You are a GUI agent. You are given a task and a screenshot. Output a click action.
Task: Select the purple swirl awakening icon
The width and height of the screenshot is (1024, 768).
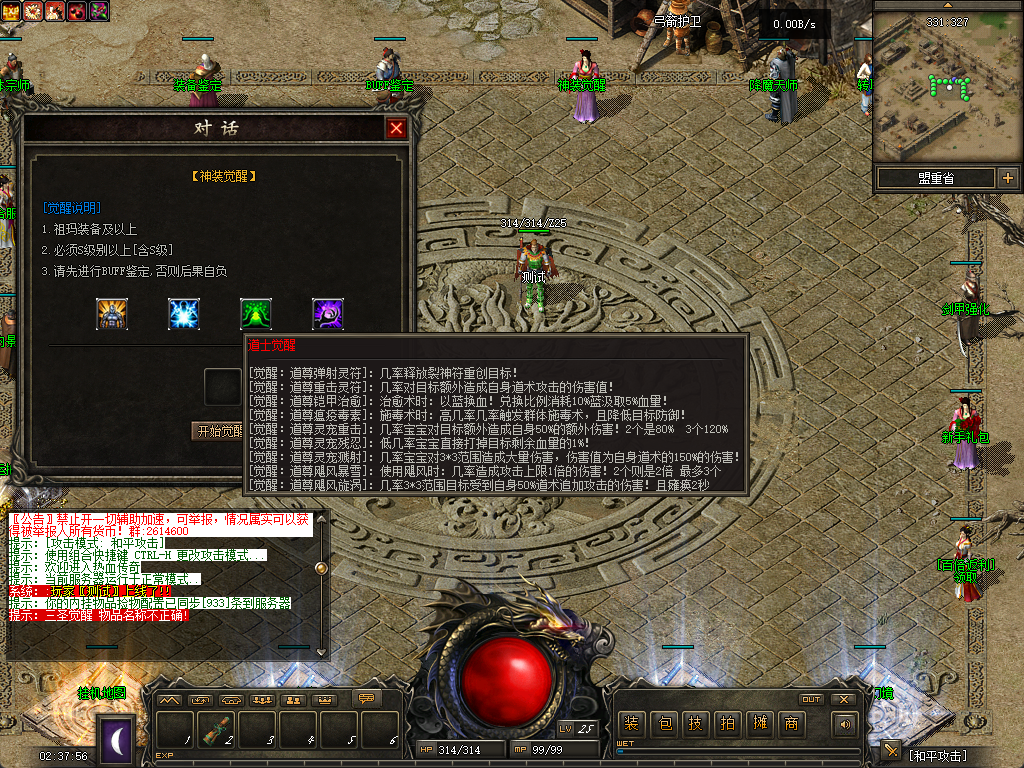point(328,314)
